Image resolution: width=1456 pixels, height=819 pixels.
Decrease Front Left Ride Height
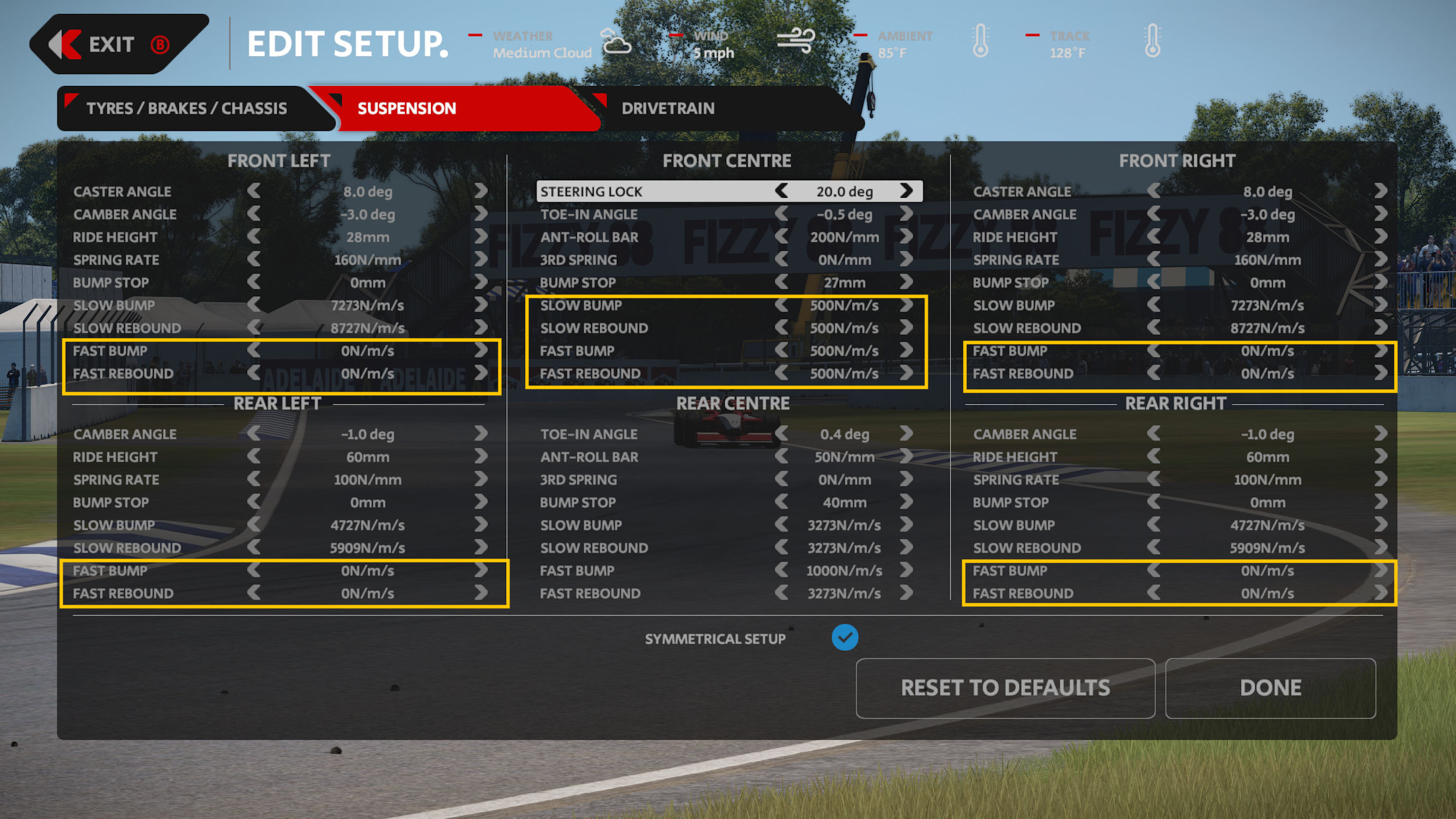click(x=254, y=237)
